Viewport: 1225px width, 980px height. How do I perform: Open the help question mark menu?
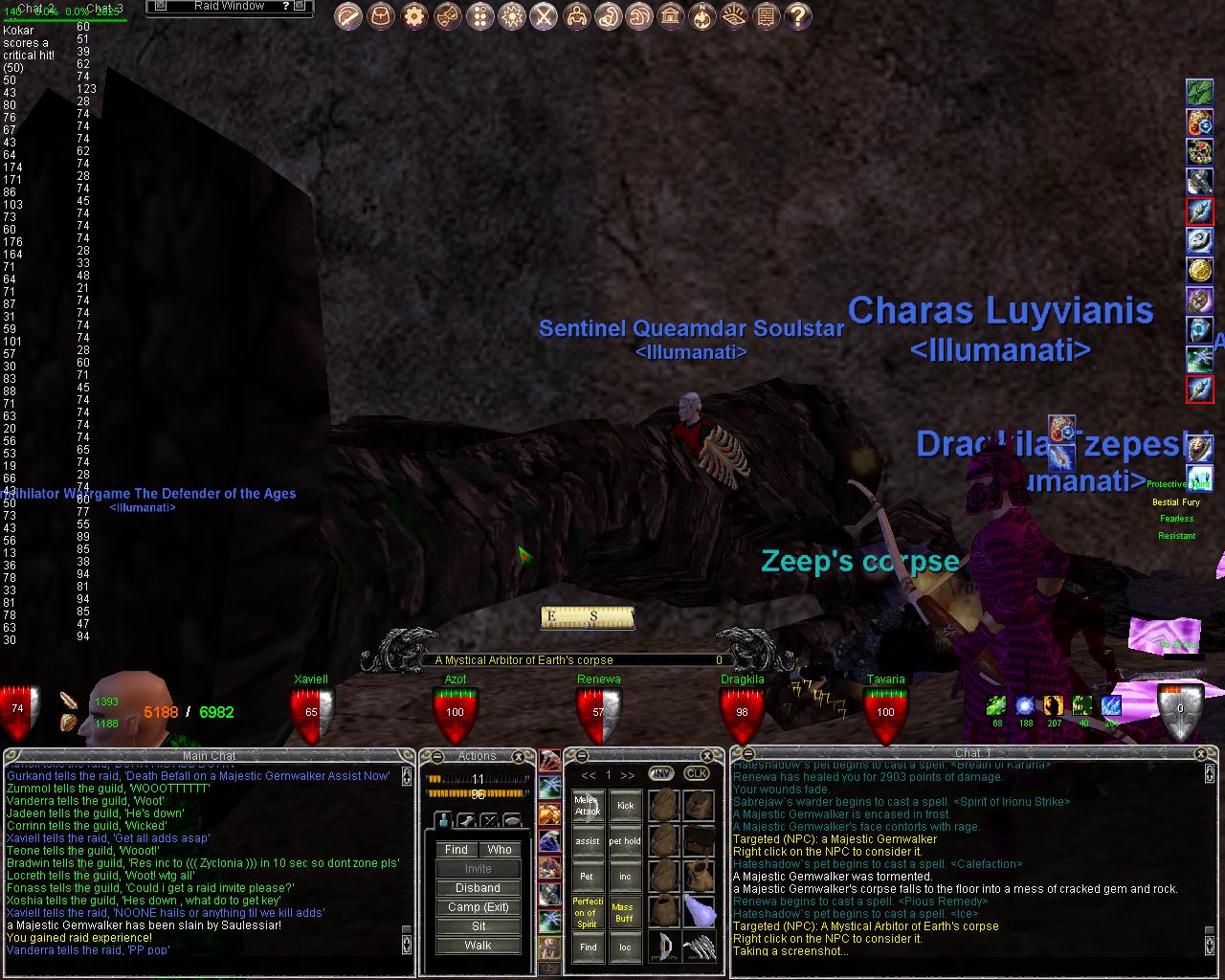click(x=798, y=15)
